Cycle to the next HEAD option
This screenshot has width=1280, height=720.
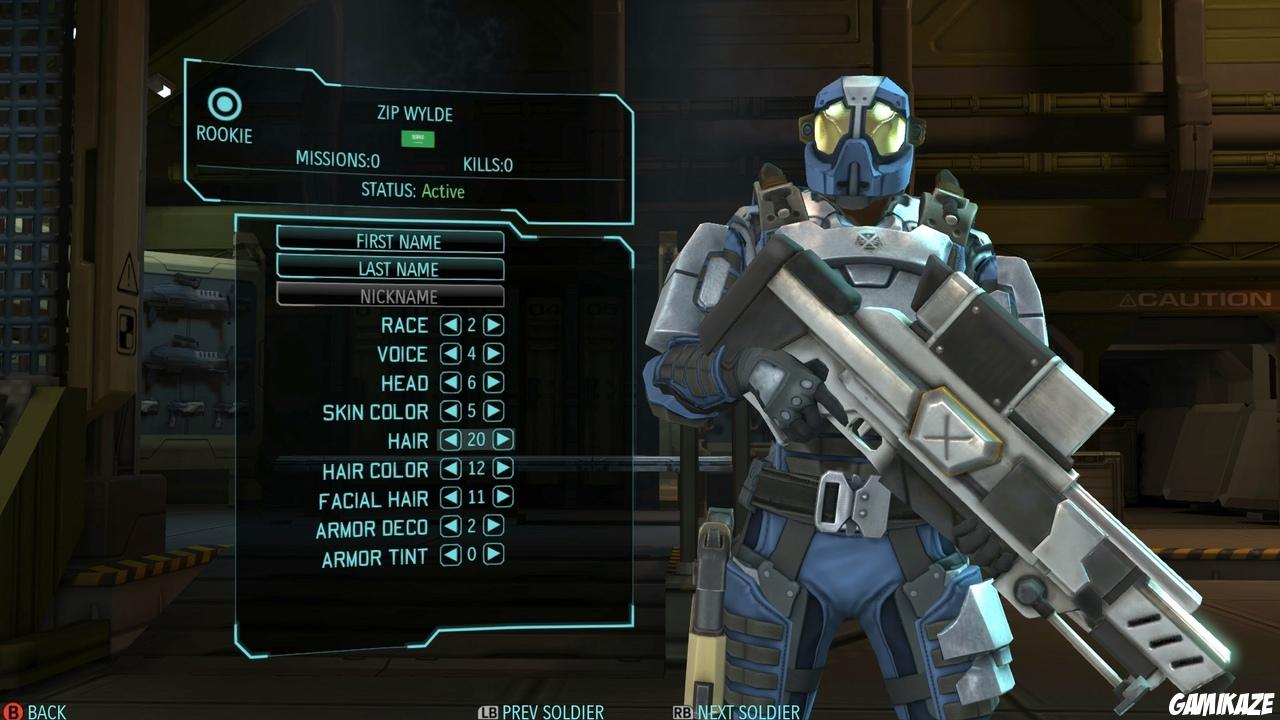click(x=492, y=383)
